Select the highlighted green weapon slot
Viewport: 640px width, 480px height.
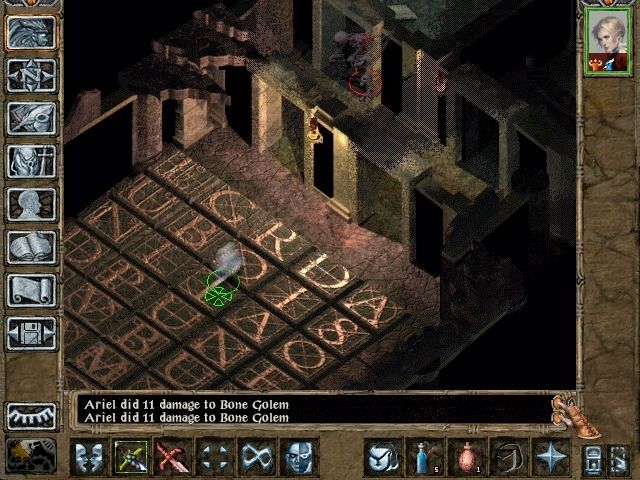131,457
